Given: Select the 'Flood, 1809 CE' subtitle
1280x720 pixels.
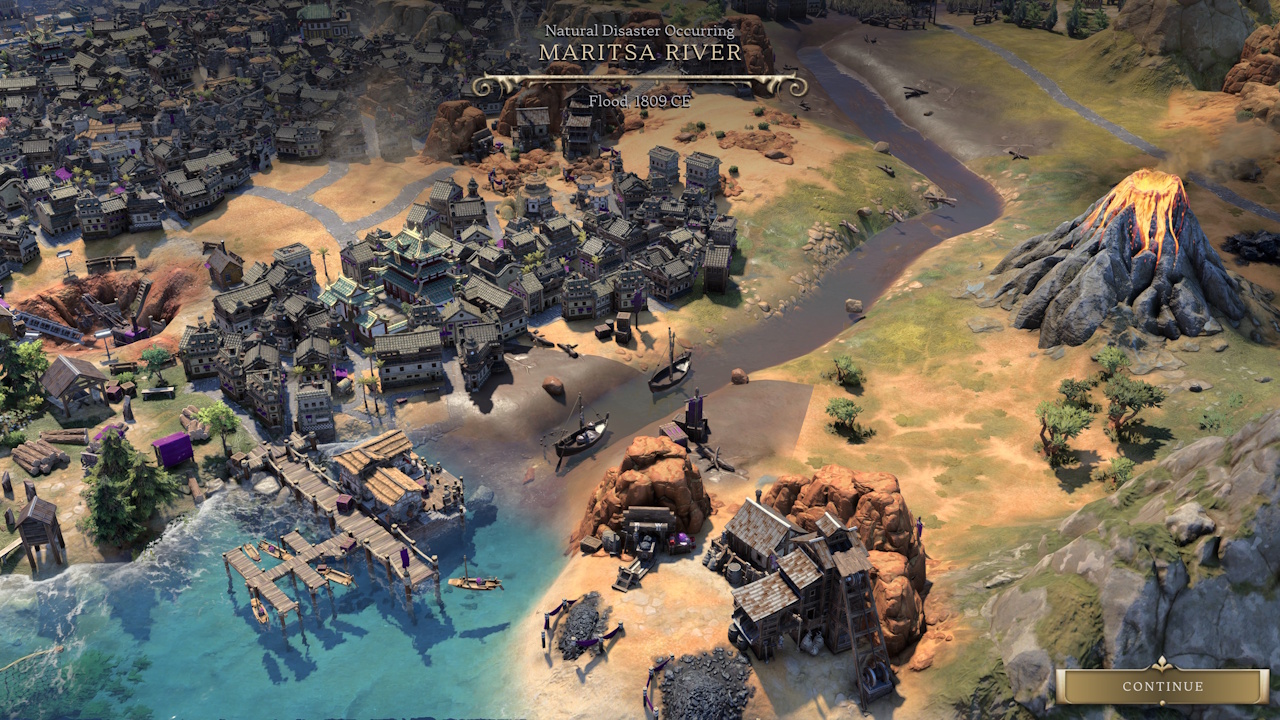Looking at the screenshot, I should [637, 101].
